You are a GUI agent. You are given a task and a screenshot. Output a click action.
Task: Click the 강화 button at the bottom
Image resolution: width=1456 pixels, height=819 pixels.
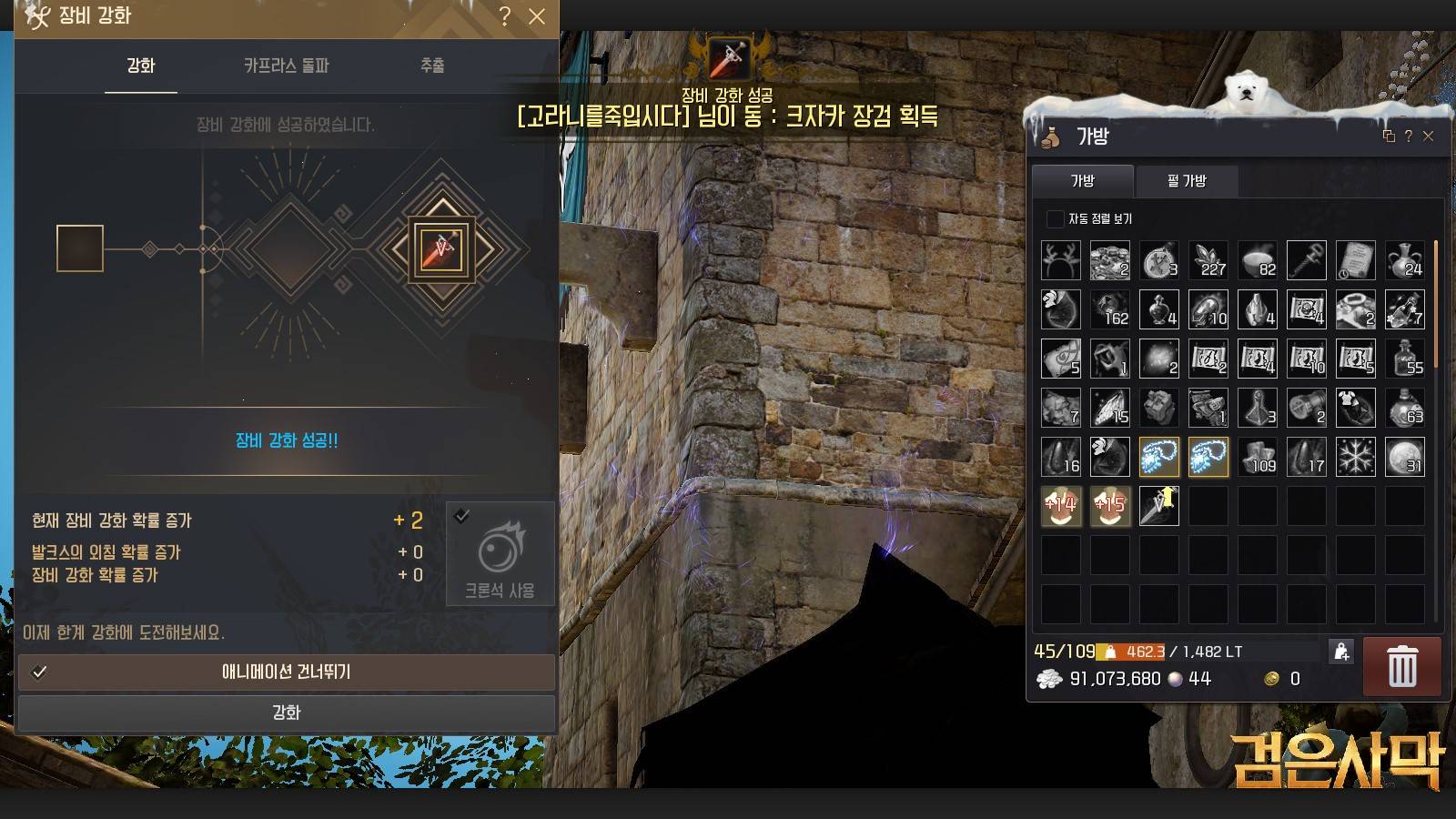pyautogui.click(x=287, y=713)
